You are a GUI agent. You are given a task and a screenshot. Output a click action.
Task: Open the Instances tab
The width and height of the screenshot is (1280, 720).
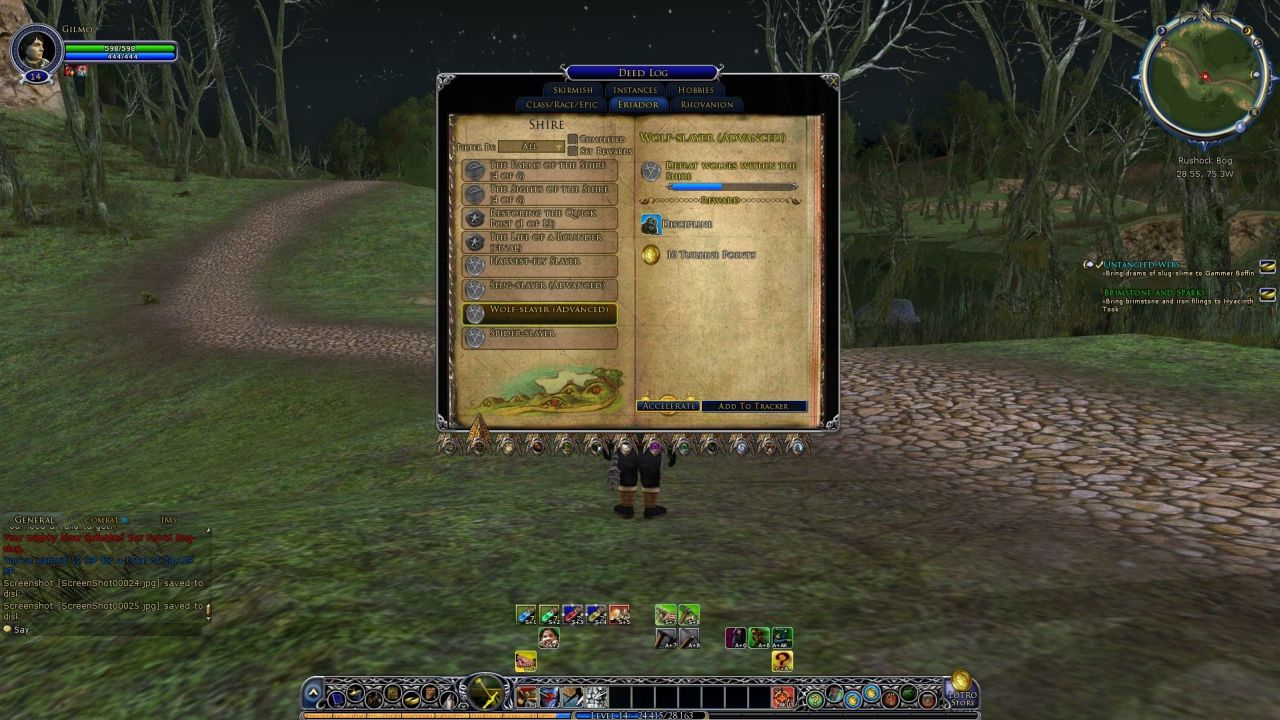pyautogui.click(x=635, y=90)
